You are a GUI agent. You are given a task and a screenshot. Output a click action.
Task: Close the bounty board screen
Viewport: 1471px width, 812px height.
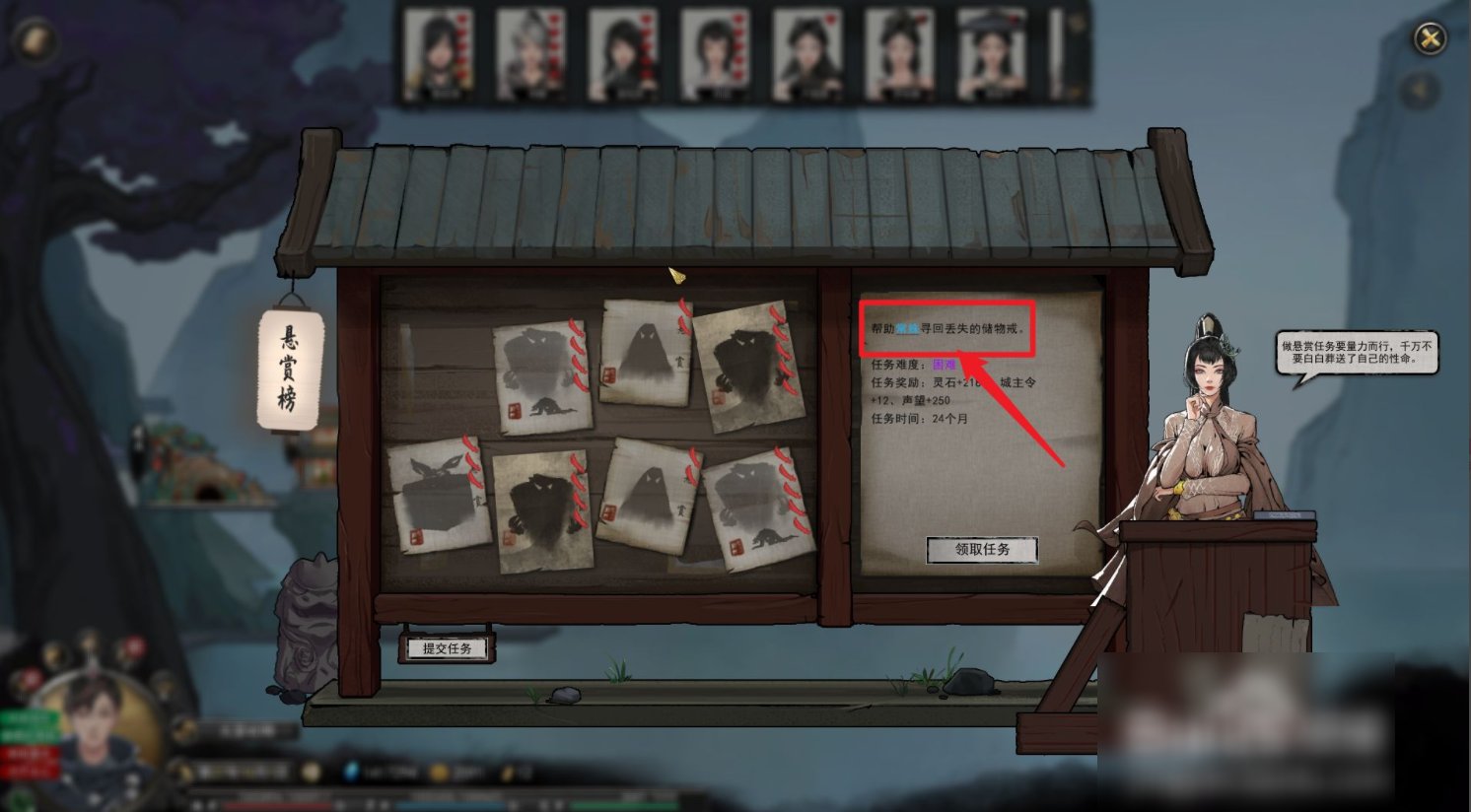click(x=1429, y=39)
